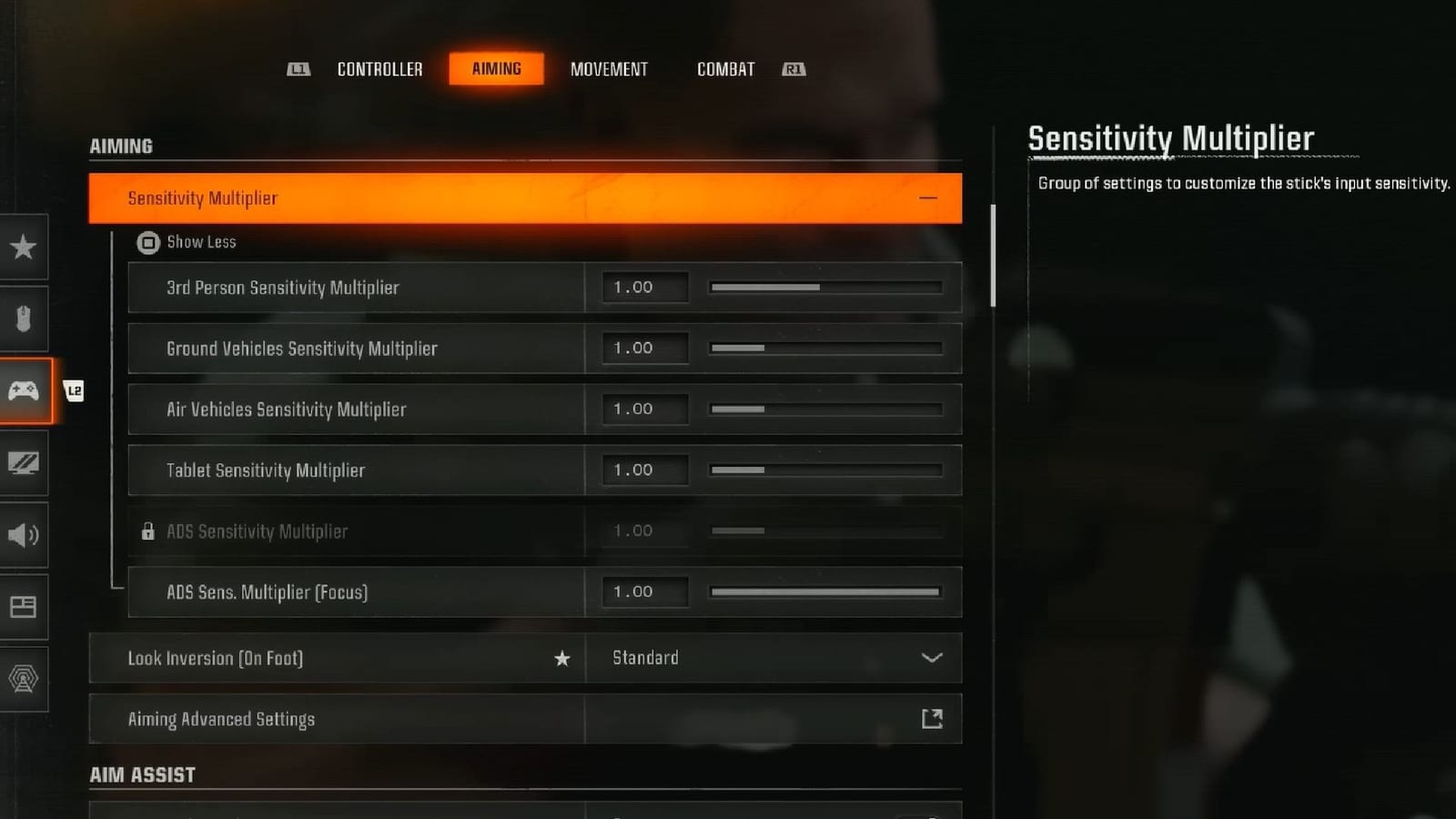Collapse the Sensitivity Multiplier section

tap(928, 198)
